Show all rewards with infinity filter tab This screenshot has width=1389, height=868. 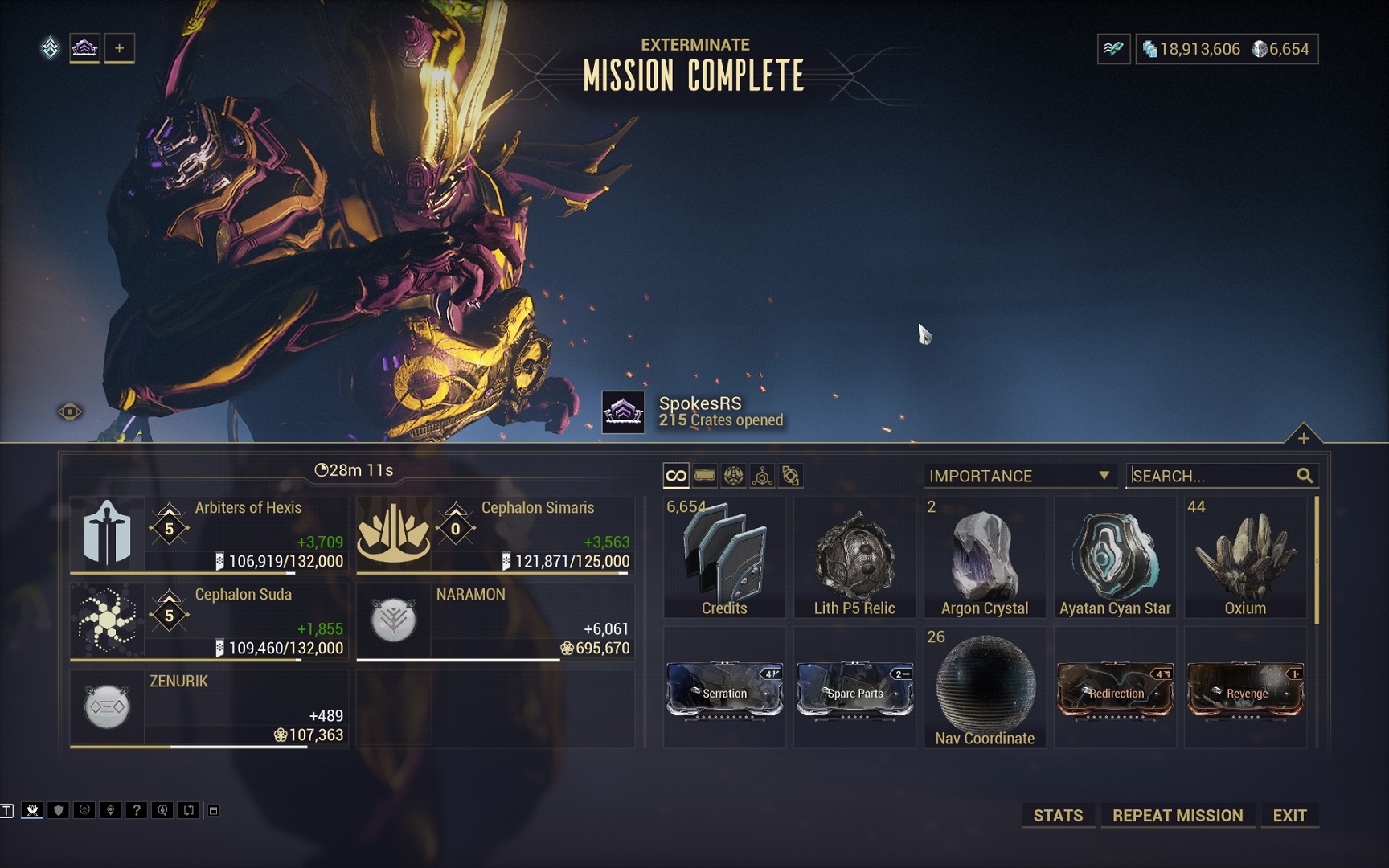676,476
